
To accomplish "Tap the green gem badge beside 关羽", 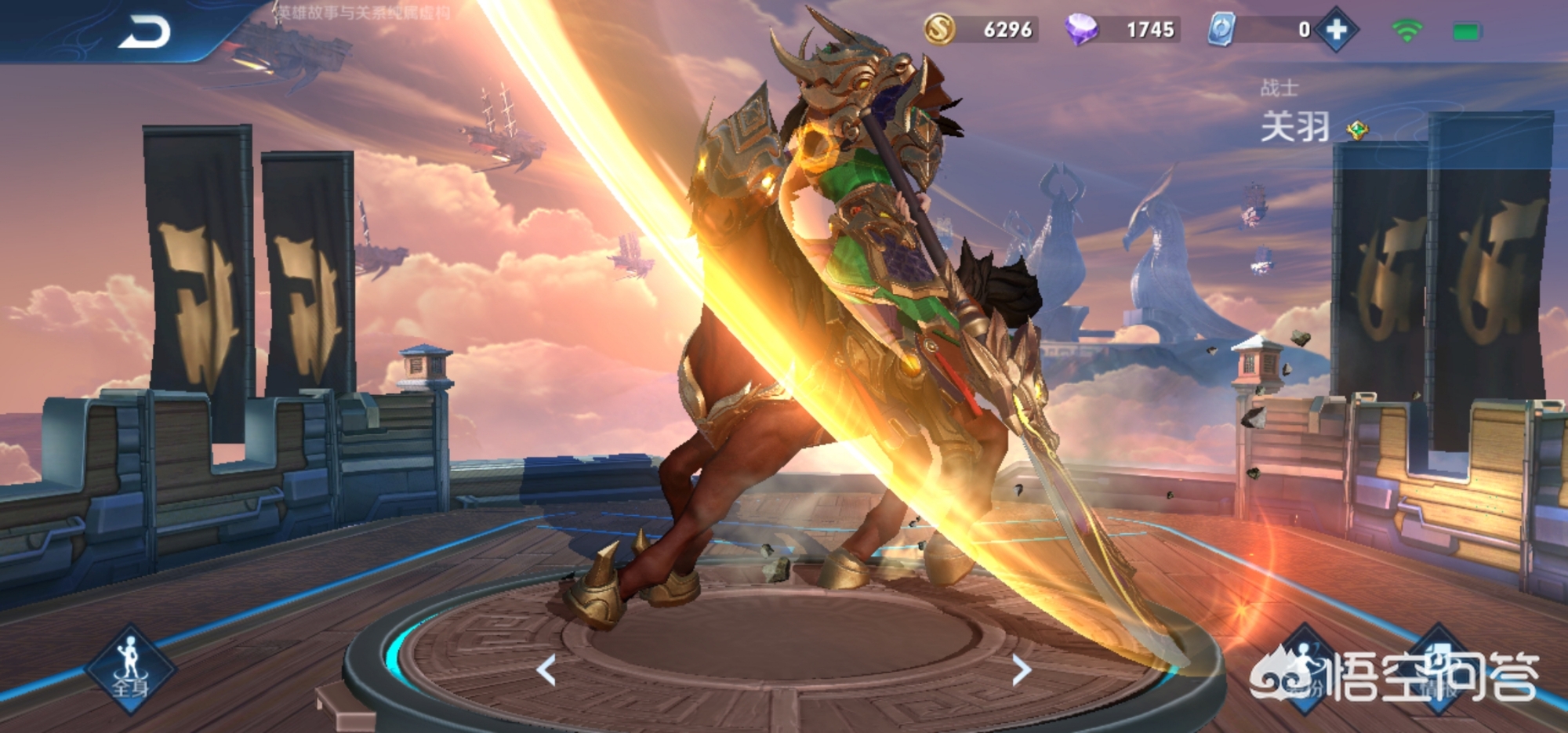I will tap(1357, 129).
